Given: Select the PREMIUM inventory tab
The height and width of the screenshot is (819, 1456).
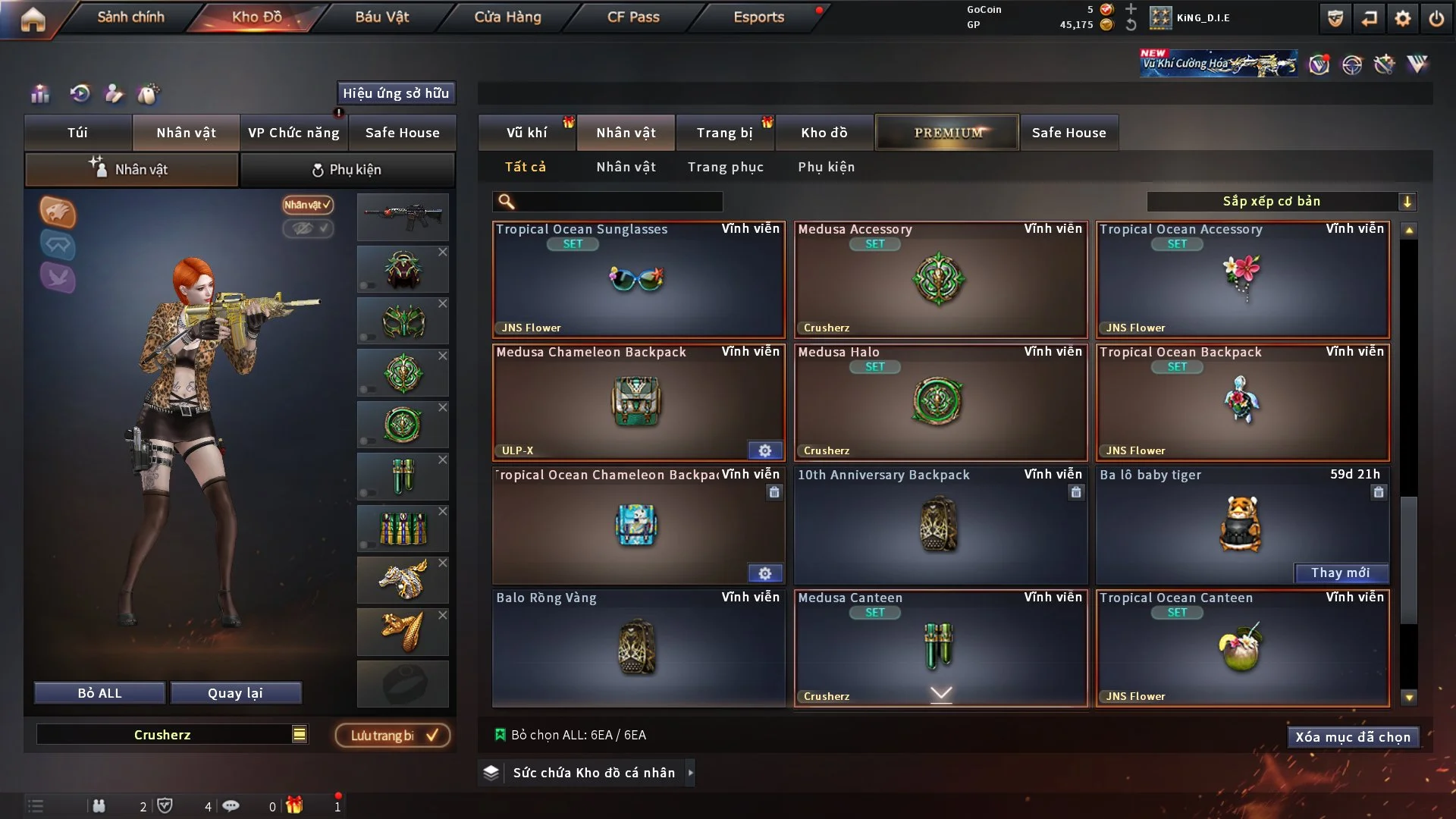Looking at the screenshot, I should [947, 133].
